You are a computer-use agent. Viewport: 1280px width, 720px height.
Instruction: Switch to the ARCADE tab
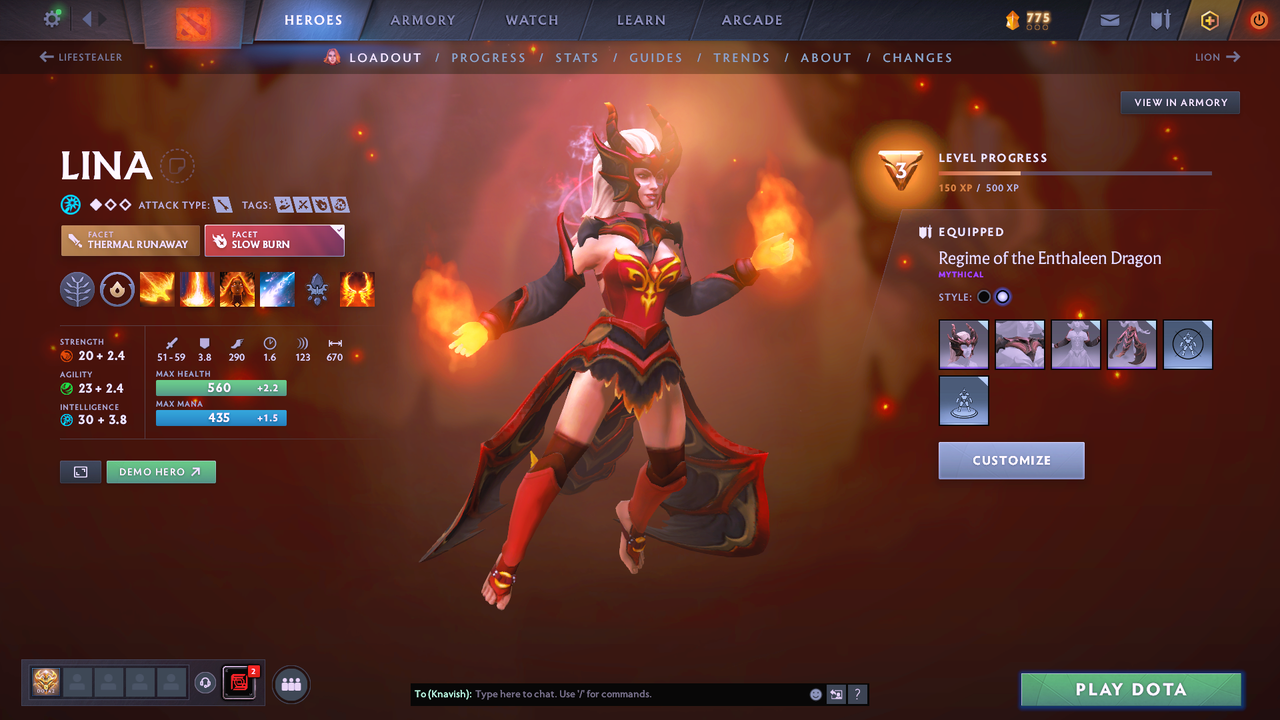[751, 20]
